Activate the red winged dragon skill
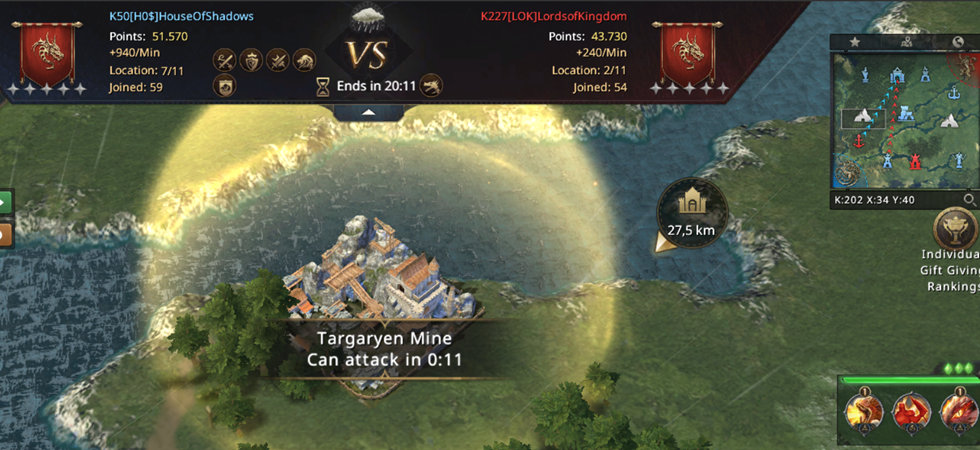 pyautogui.click(x=911, y=411)
